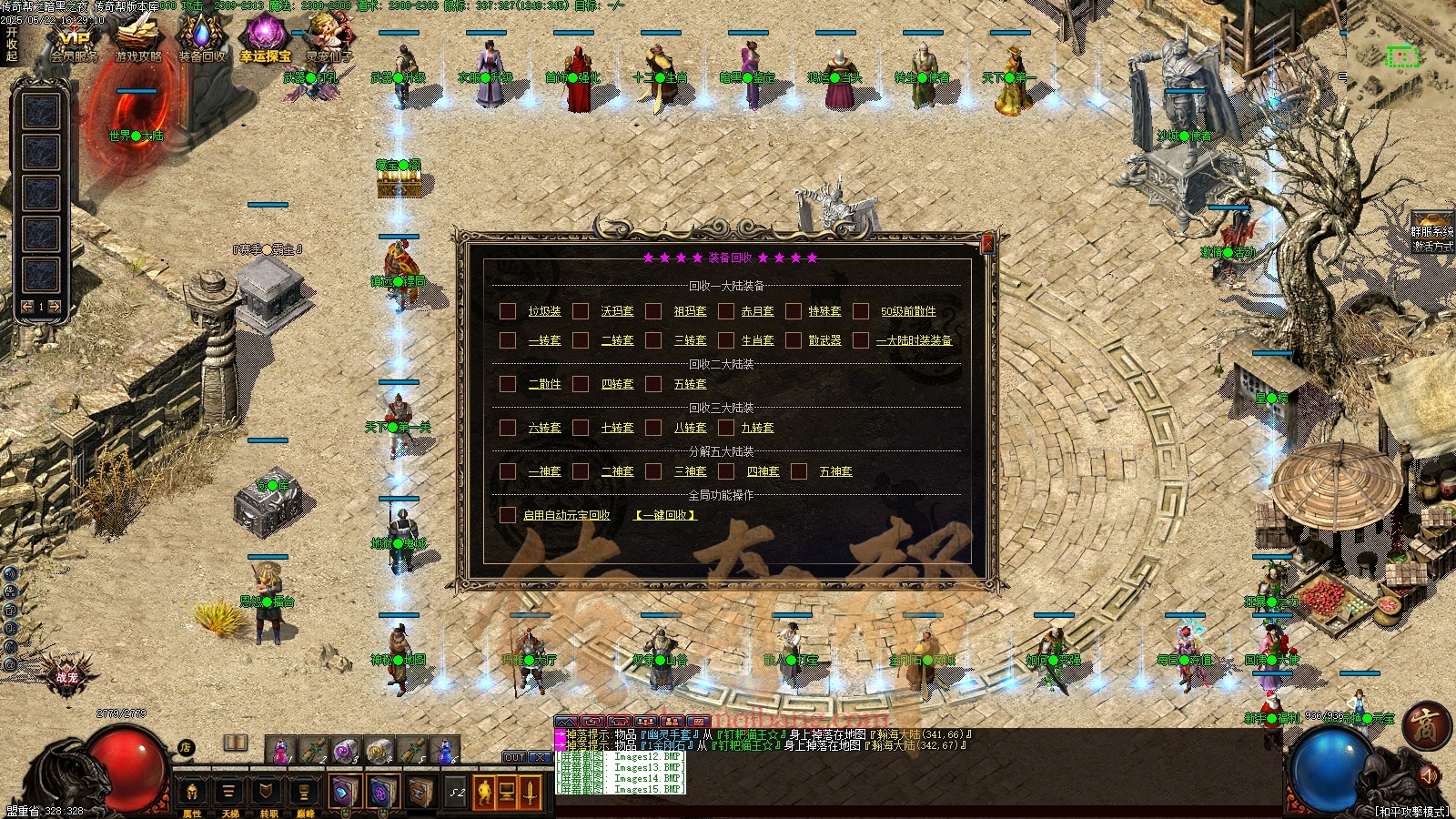
Task: Collapse the top icons with 开收起
Action: tap(12, 44)
